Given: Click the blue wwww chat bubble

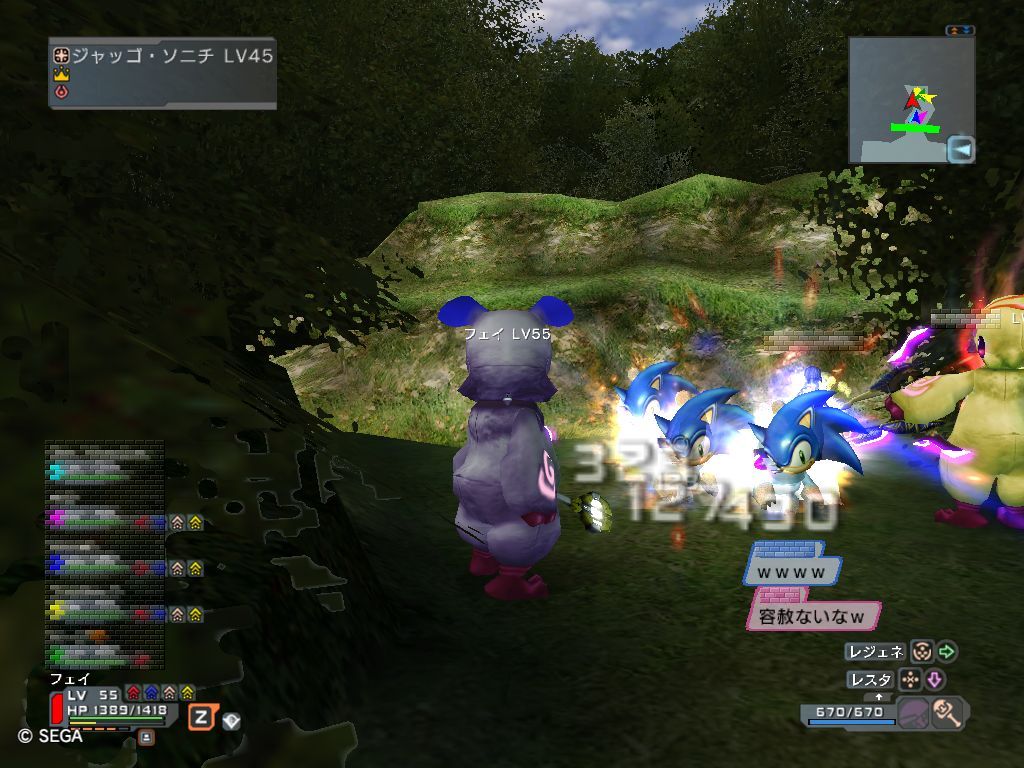Looking at the screenshot, I should click(791, 572).
